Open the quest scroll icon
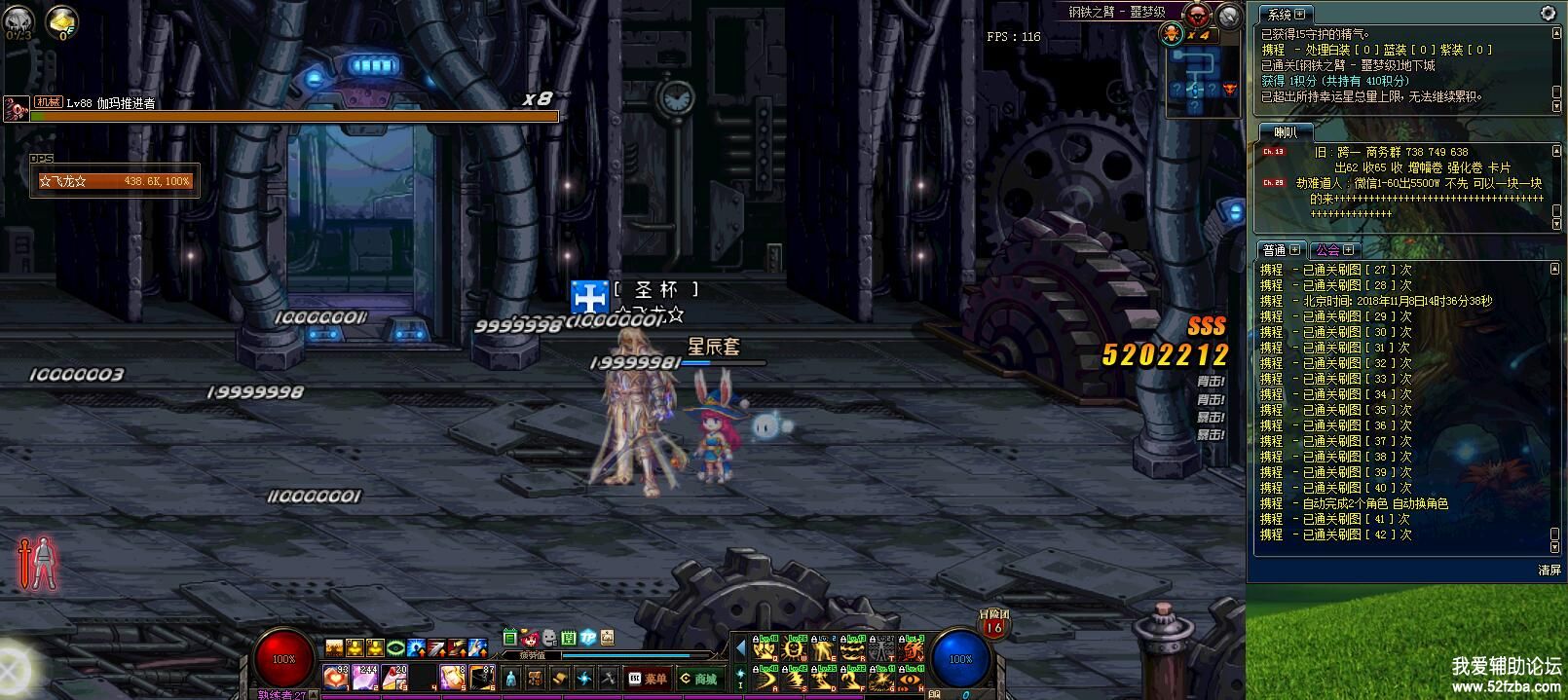This screenshot has height=700, width=1568. pos(559,679)
